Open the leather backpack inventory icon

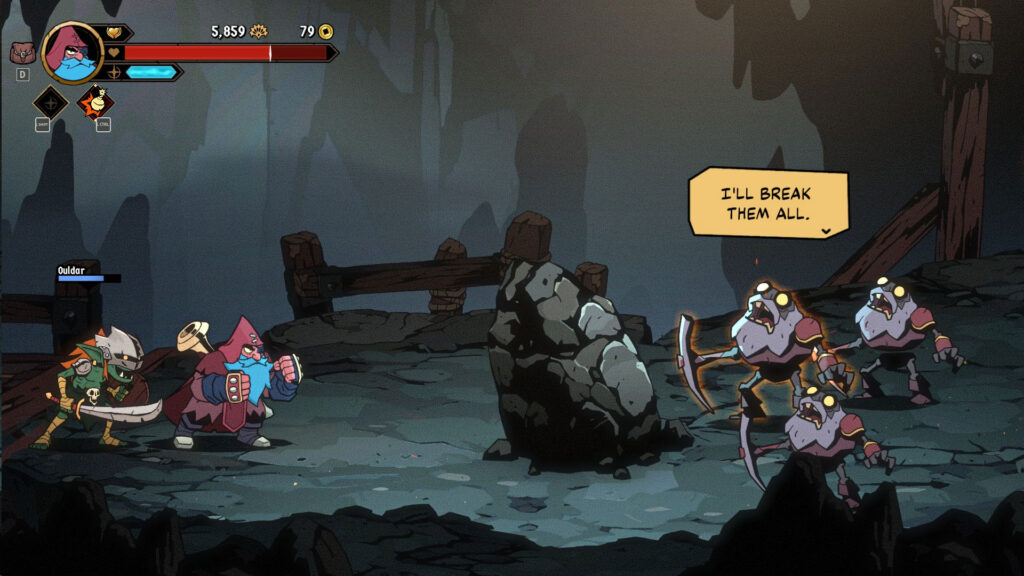coord(19,53)
